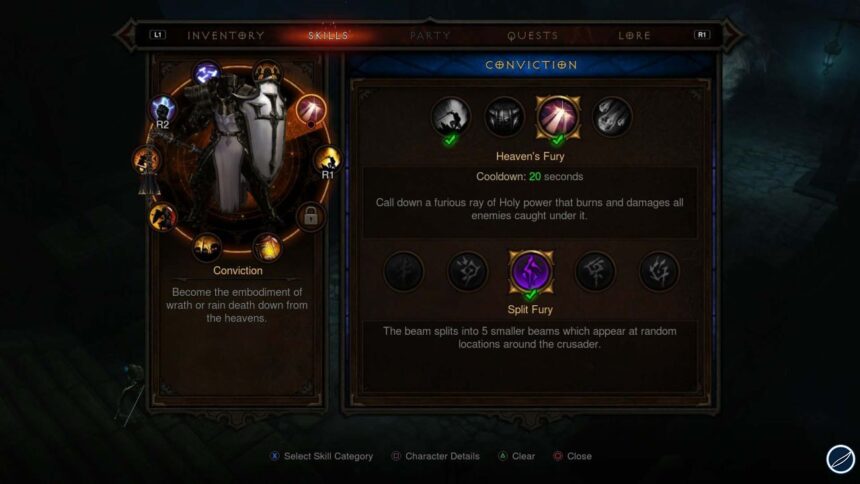Choose the purple Split Fury rune
Image resolution: width=860 pixels, height=484 pixels.
pos(530,271)
